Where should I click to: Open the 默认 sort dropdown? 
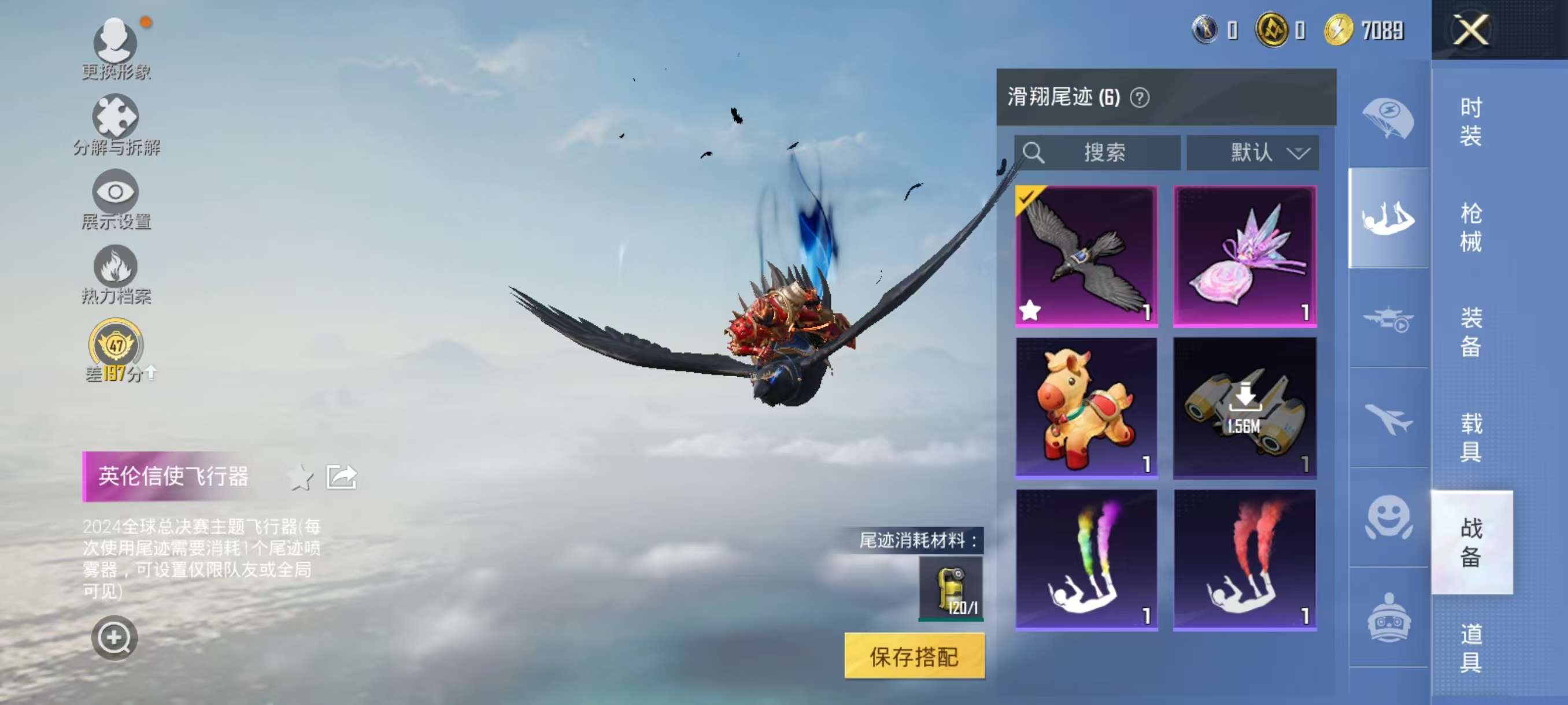1252,152
